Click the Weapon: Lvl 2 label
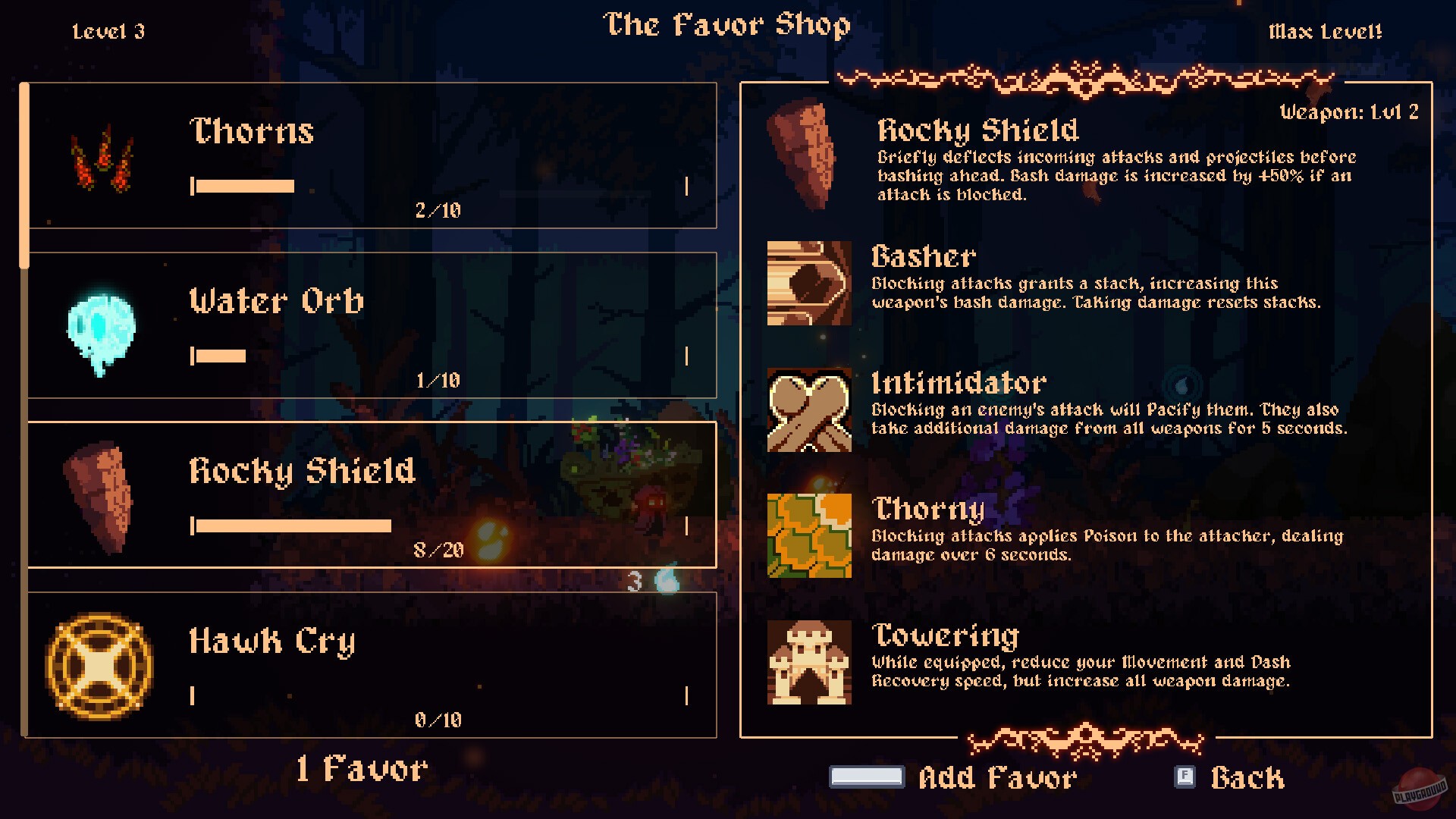The image size is (1456, 819). [1349, 111]
